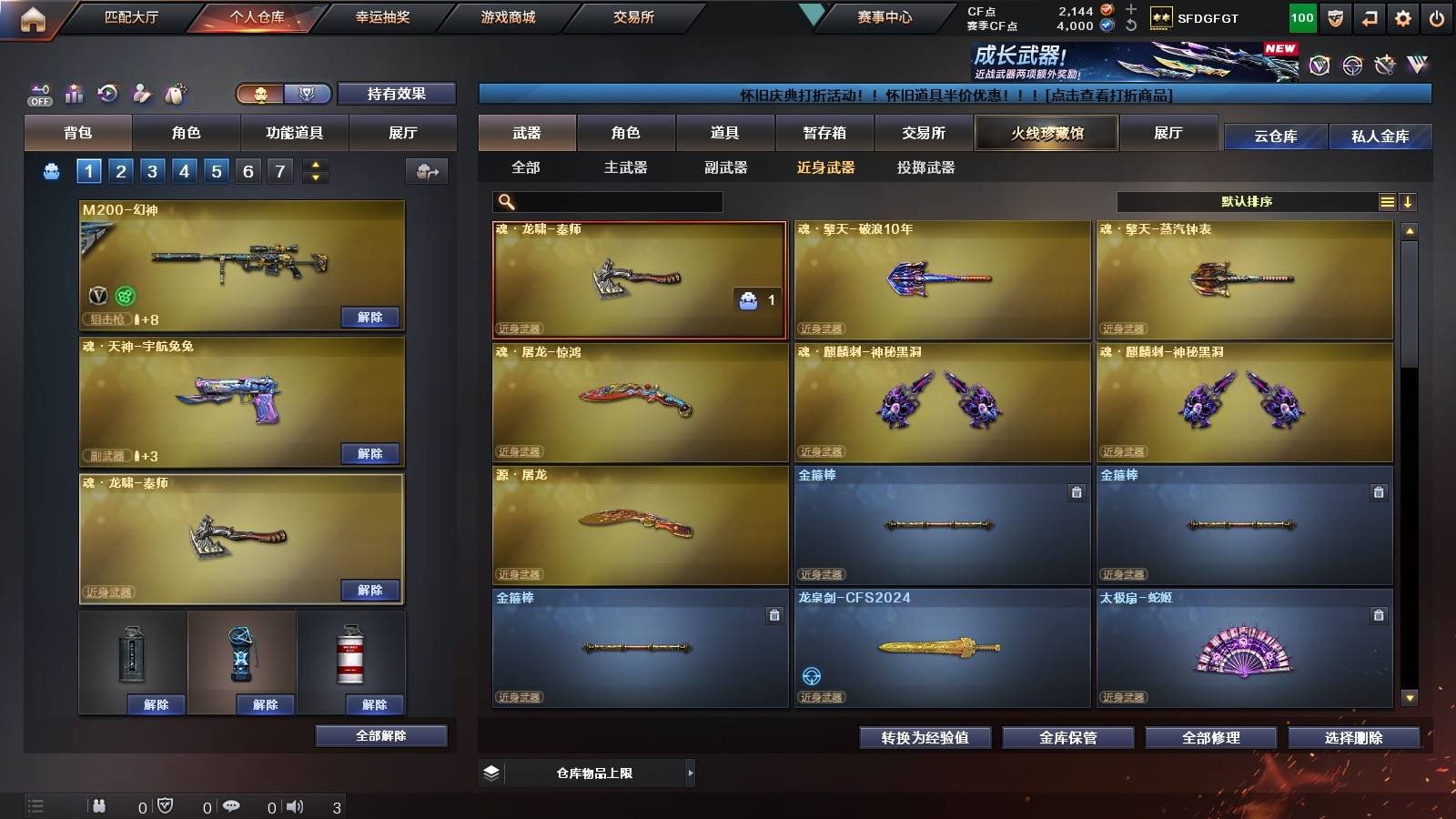Click the CF shield badge icon top right
Image resolution: width=1456 pixels, height=819 pixels.
point(1334,16)
